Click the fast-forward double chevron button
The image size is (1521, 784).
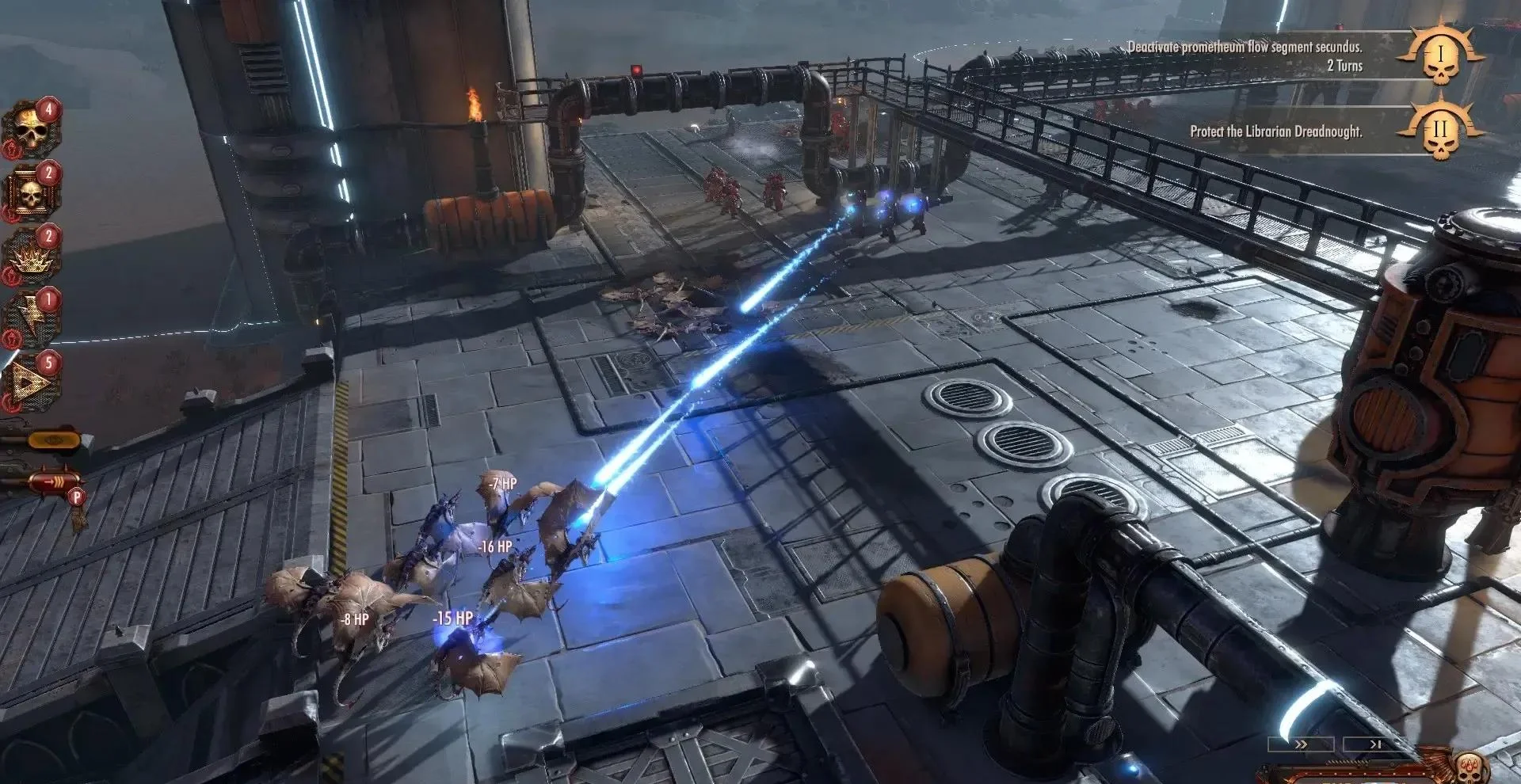pos(1300,744)
